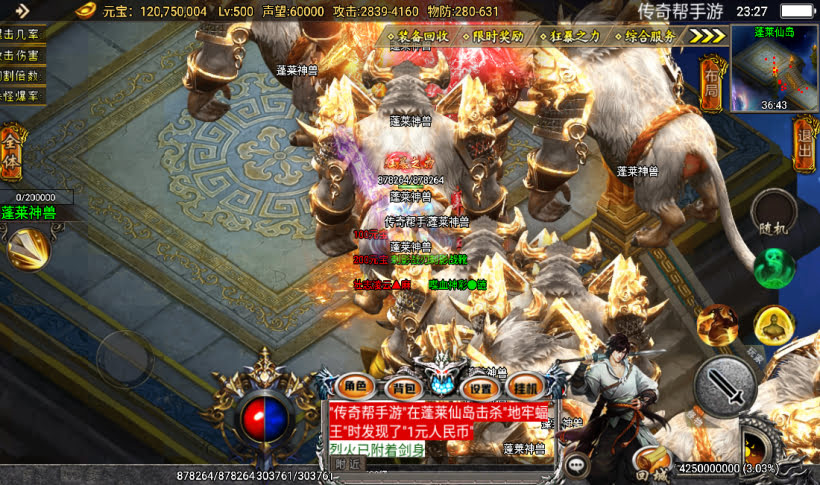Viewport: 820px width, 485px height.
Task: Open the chat speech bubble
Action: coord(576,464)
